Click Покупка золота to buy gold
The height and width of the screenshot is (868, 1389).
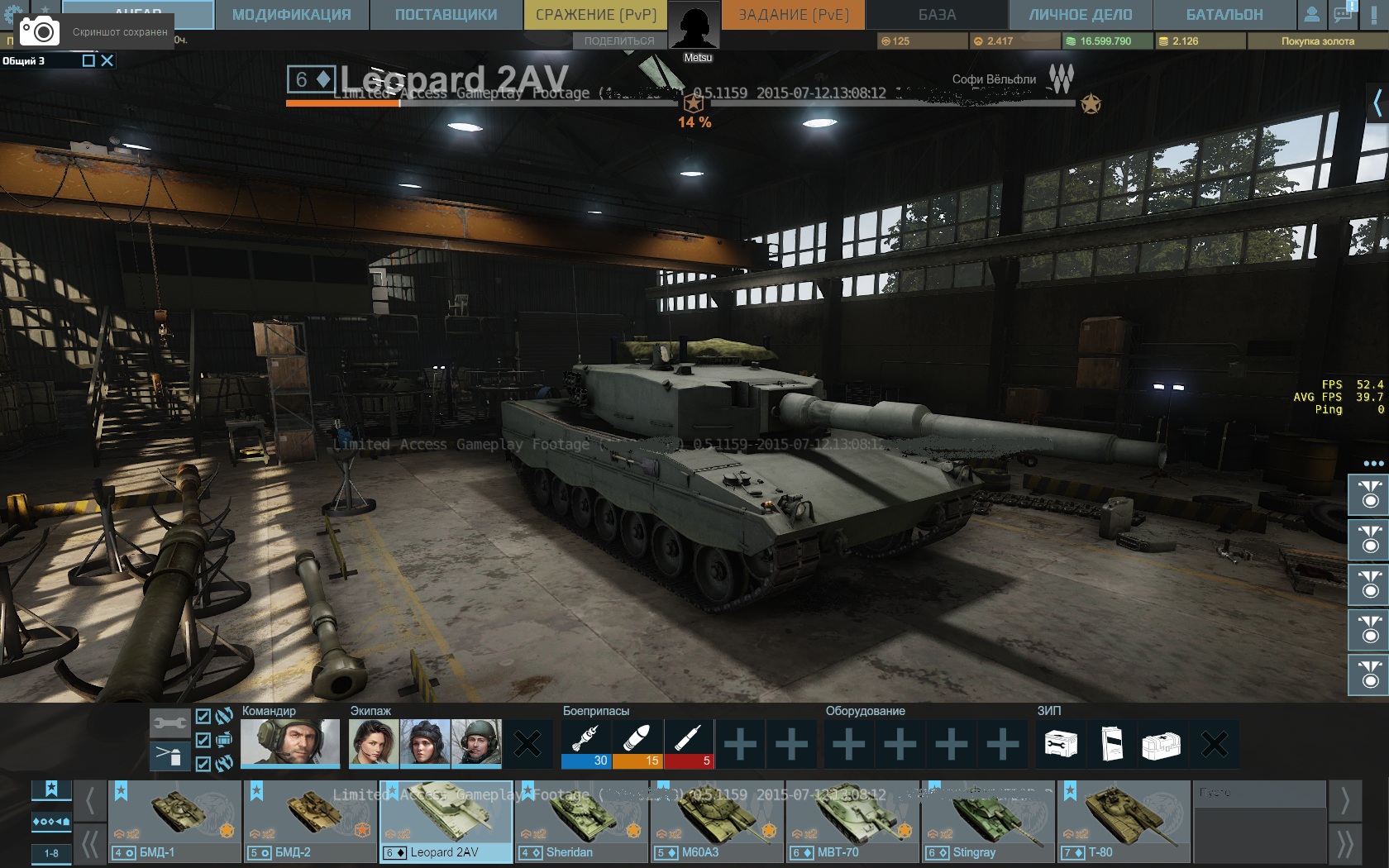click(1317, 41)
